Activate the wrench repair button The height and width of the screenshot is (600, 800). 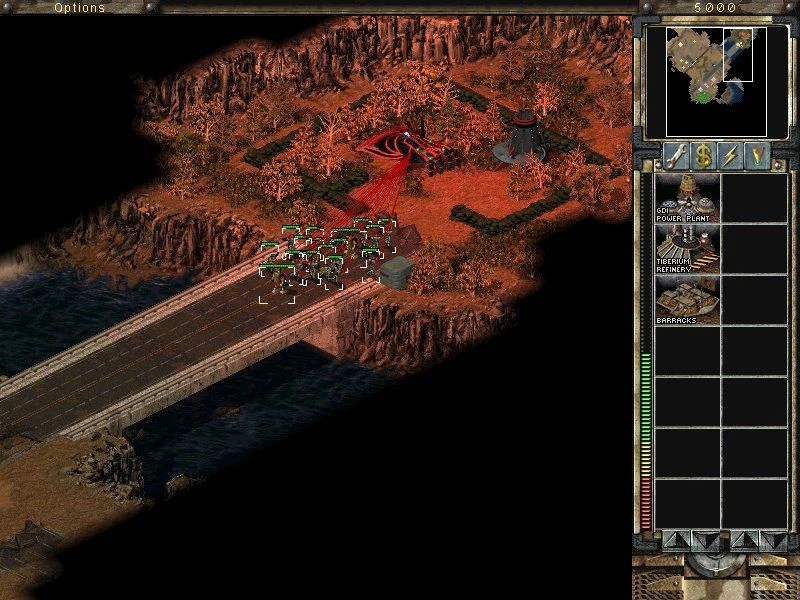coord(674,156)
